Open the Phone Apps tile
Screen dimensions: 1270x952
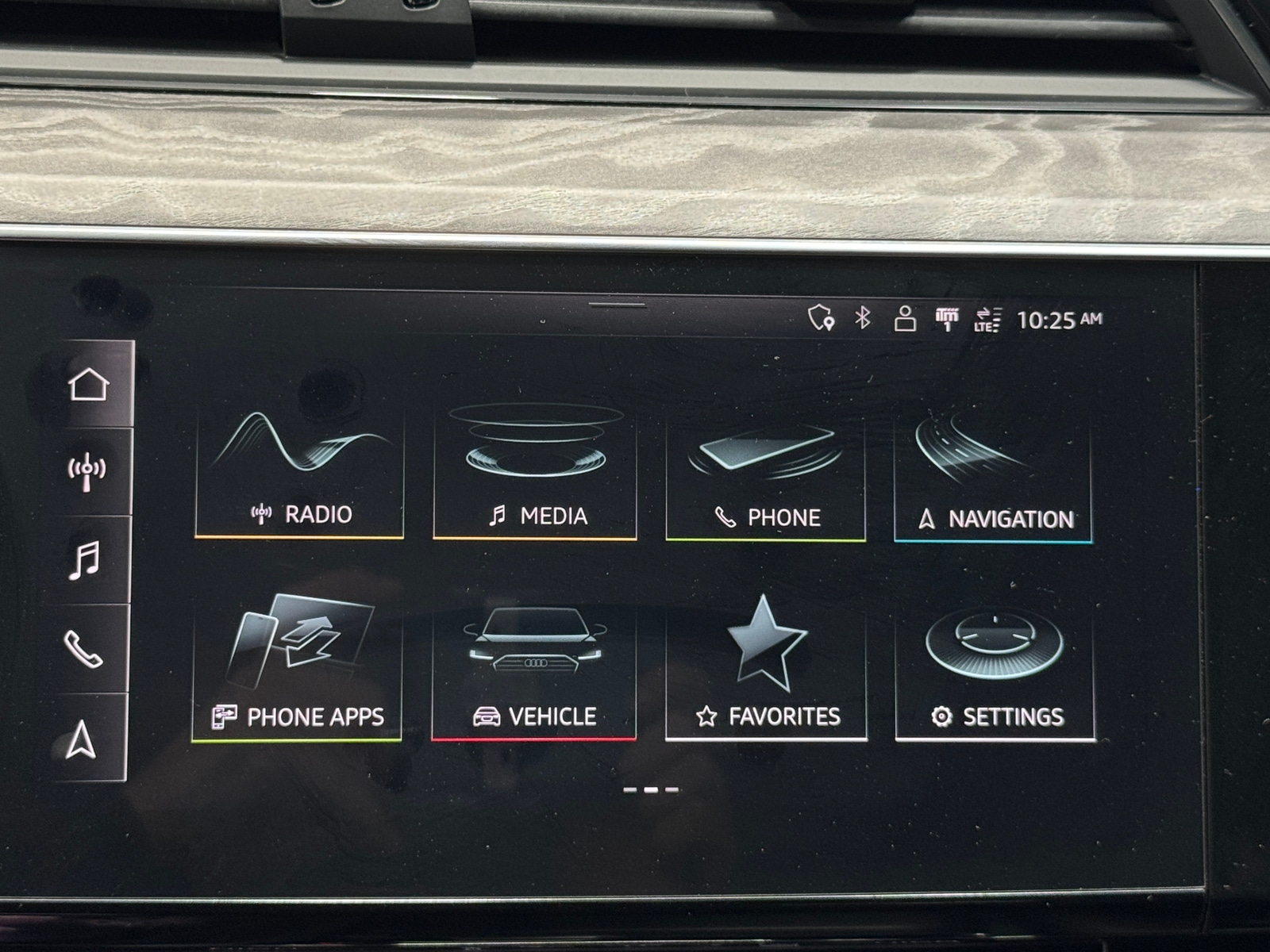coord(297,670)
